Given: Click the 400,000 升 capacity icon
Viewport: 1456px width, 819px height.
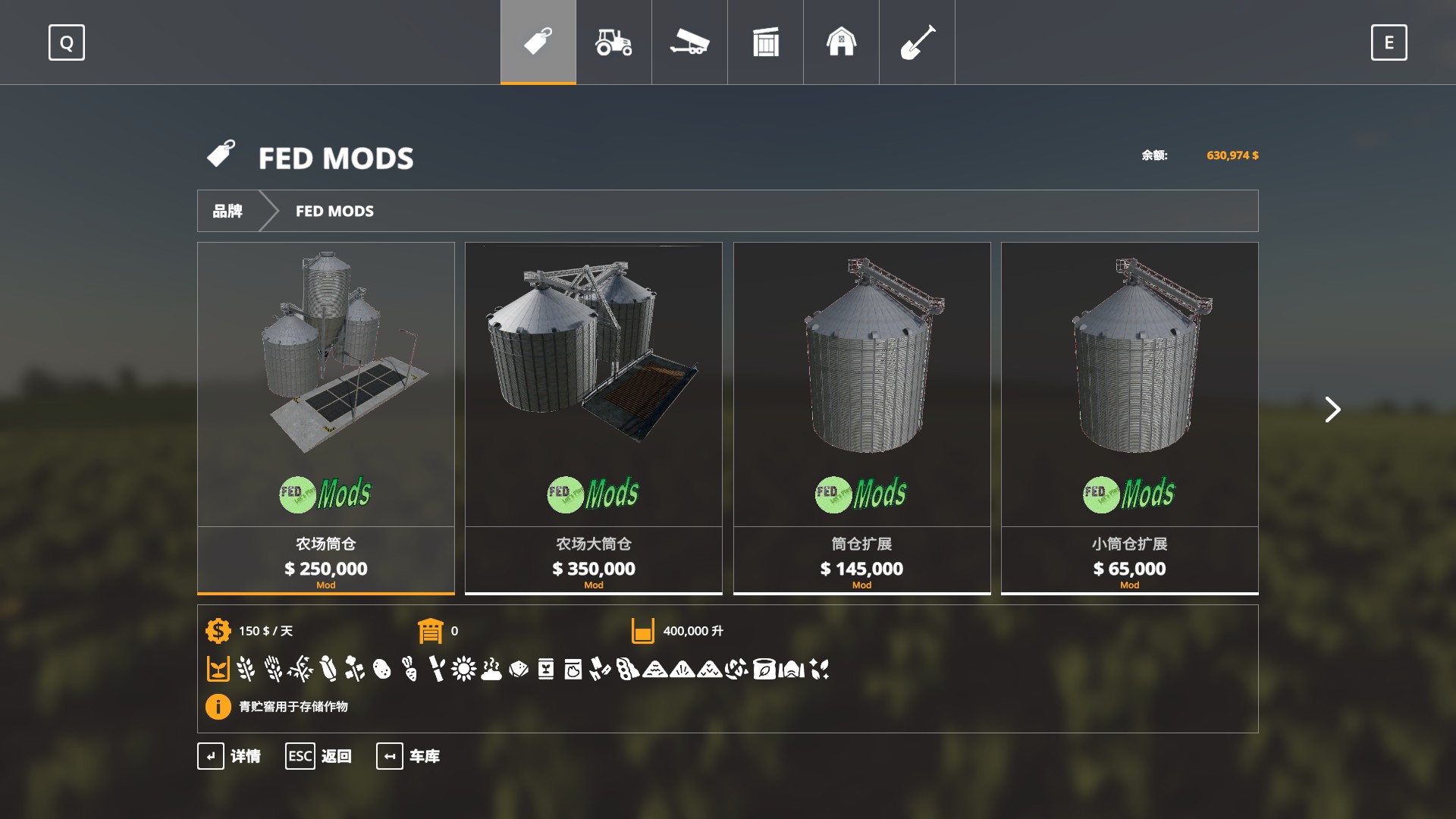Looking at the screenshot, I should click(x=643, y=630).
